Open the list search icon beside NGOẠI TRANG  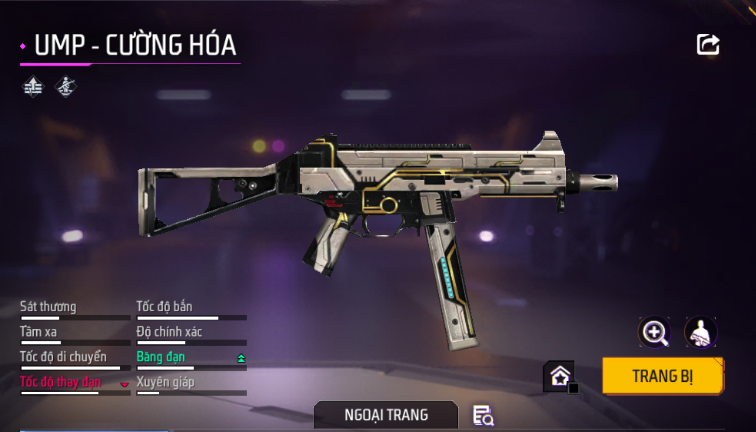[483, 415]
